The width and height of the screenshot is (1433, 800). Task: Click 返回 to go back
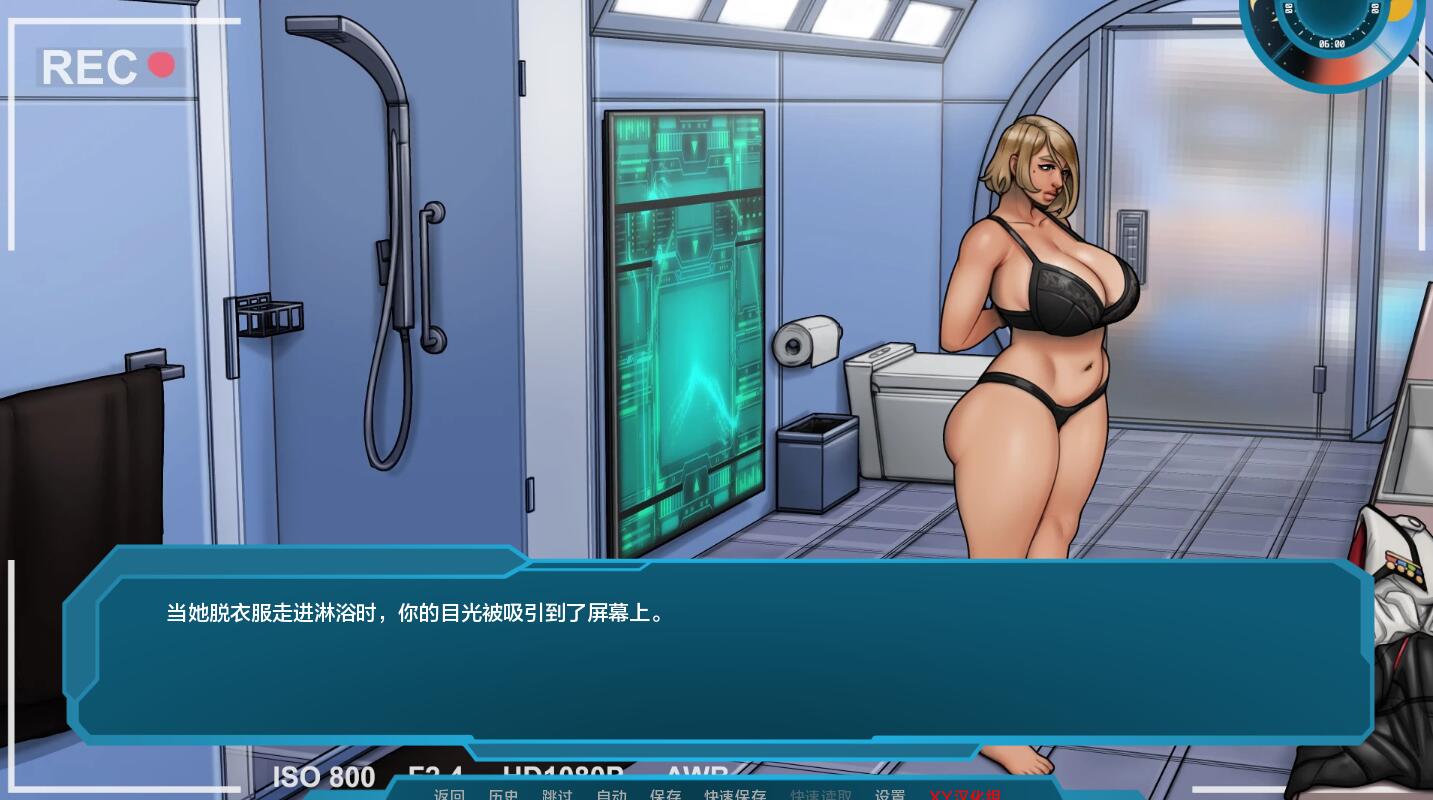click(449, 794)
